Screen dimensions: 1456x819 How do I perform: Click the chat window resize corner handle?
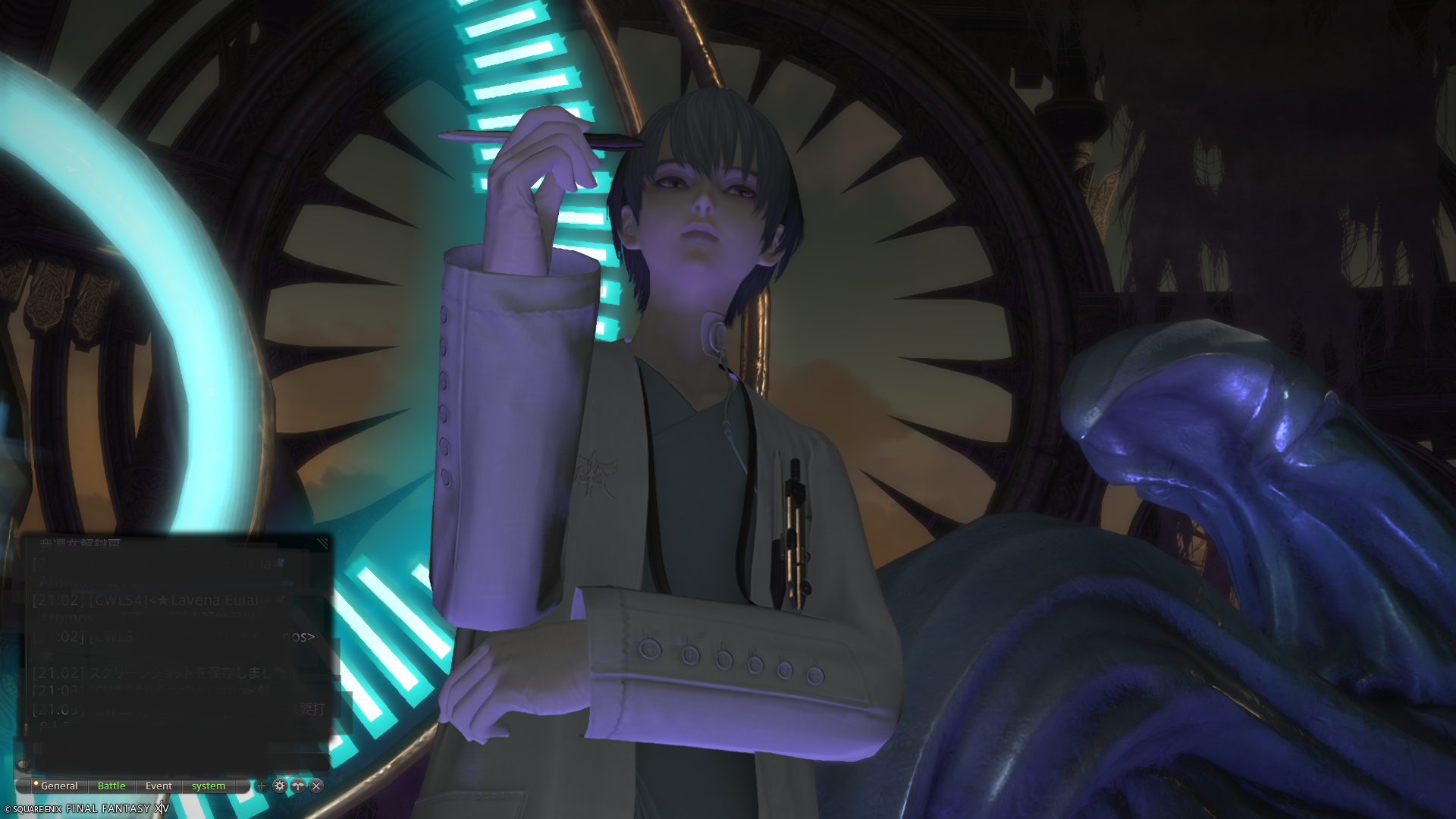pos(323,543)
